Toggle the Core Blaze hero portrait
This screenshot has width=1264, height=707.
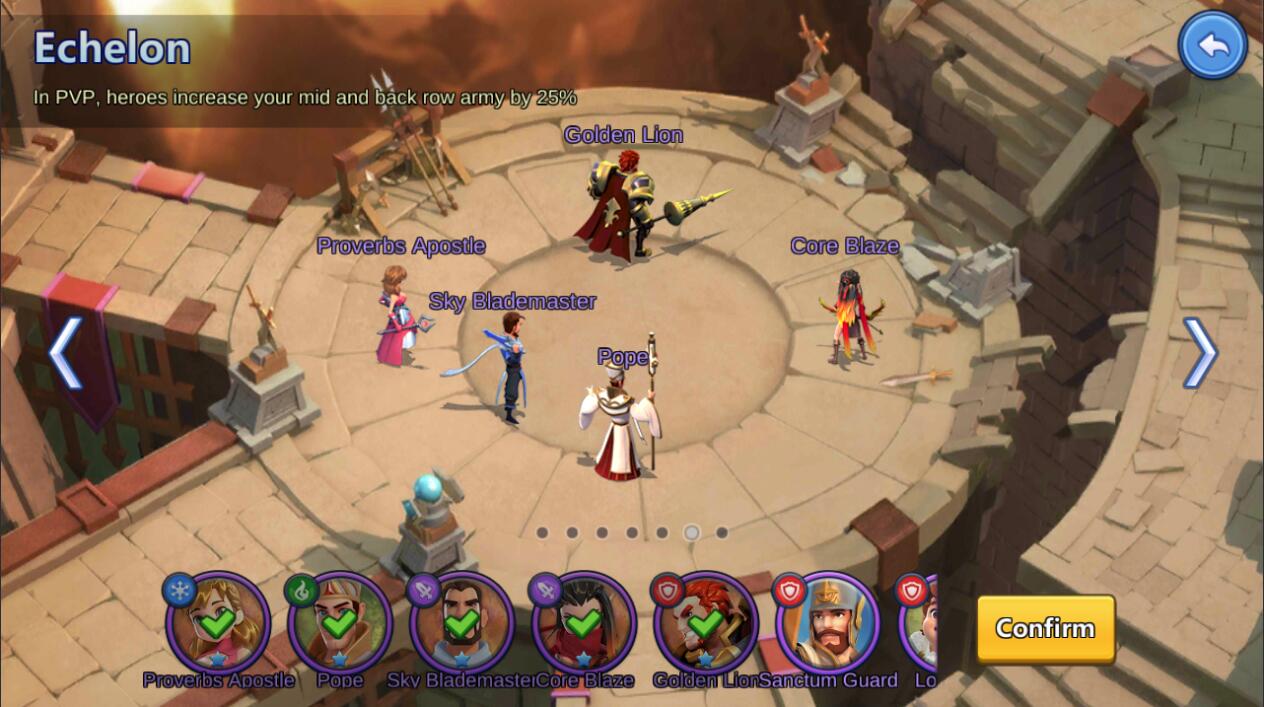583,623
